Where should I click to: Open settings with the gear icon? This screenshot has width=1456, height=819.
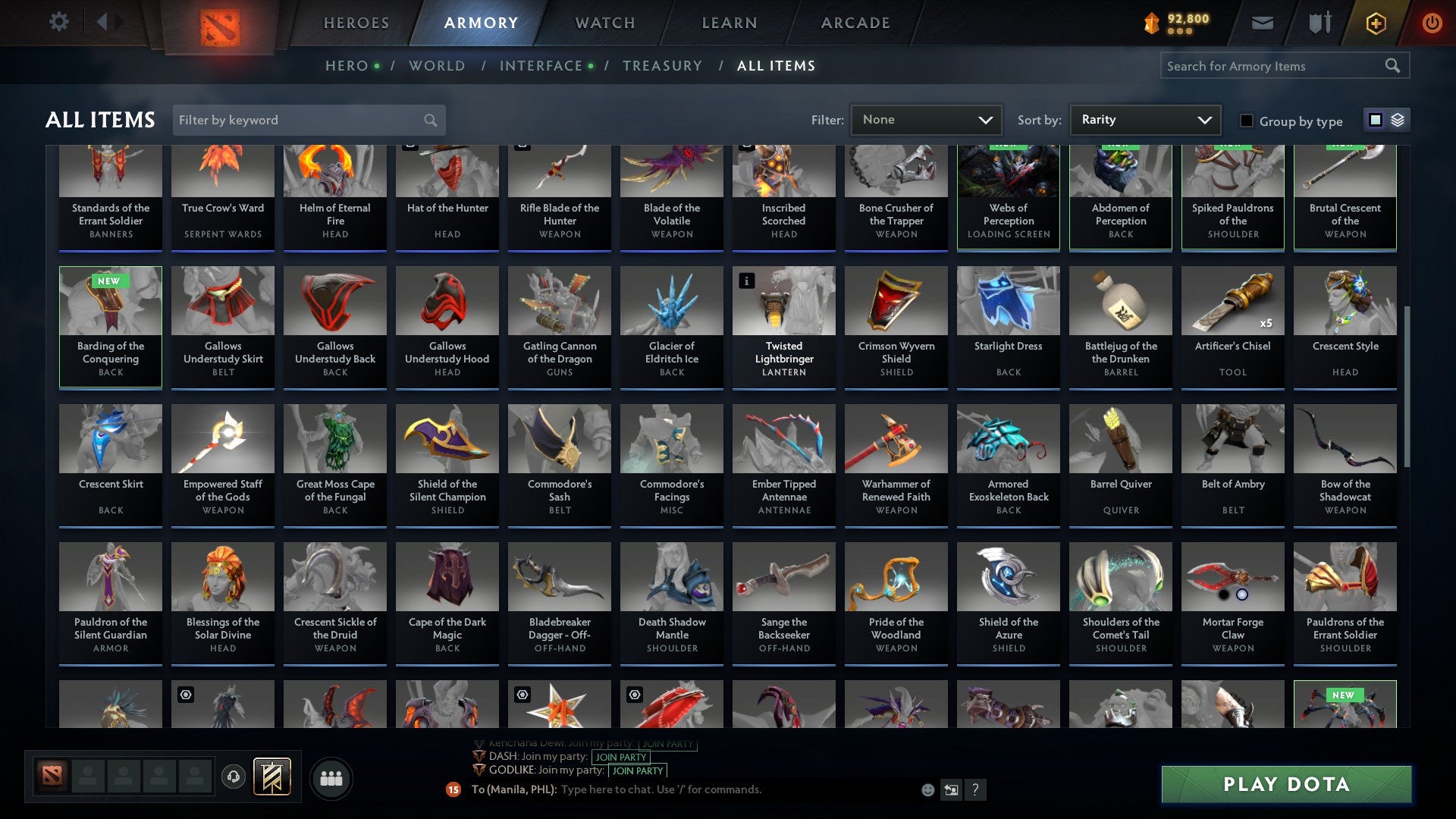(x=58, y=22)
